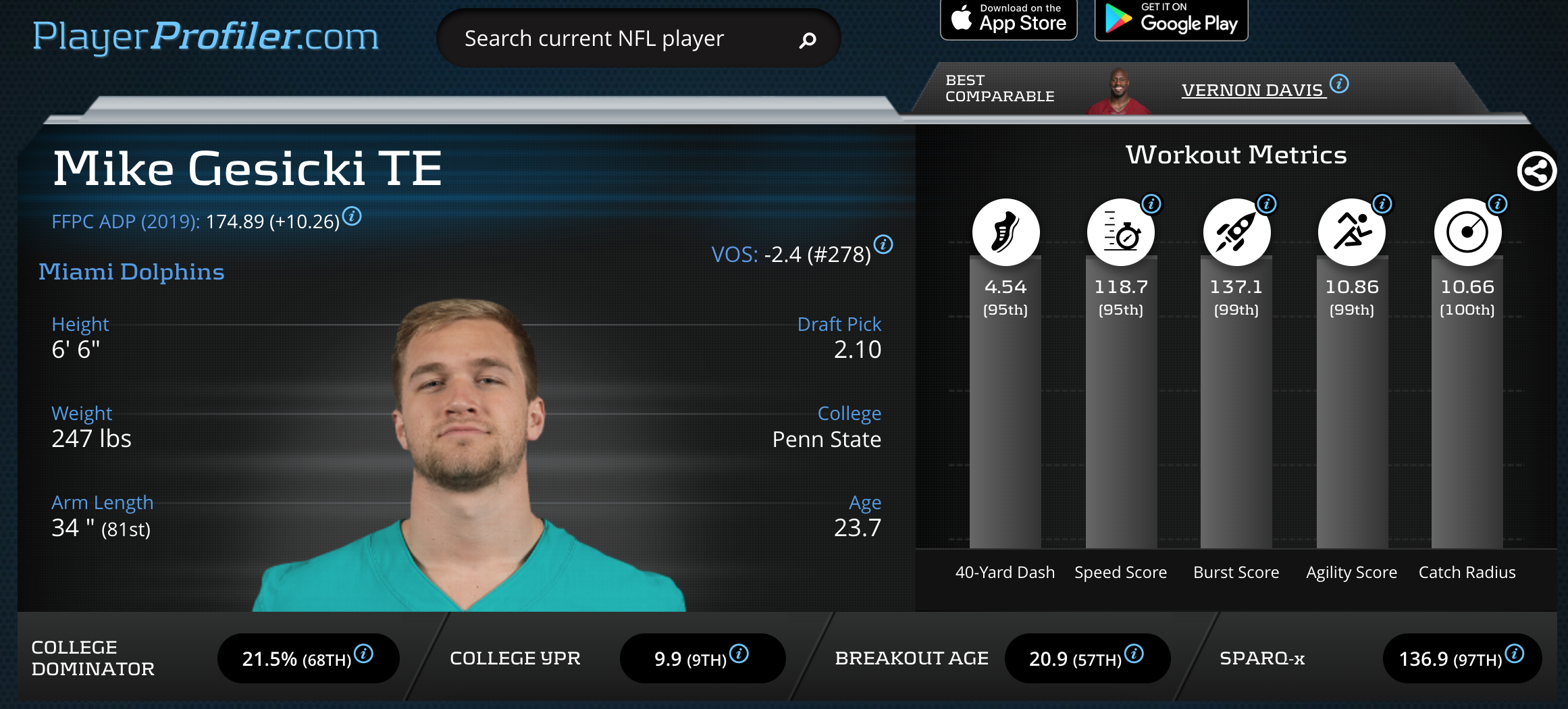
Task: Select Vernon Davis's player thumbnail
Action: (1119, 92)
